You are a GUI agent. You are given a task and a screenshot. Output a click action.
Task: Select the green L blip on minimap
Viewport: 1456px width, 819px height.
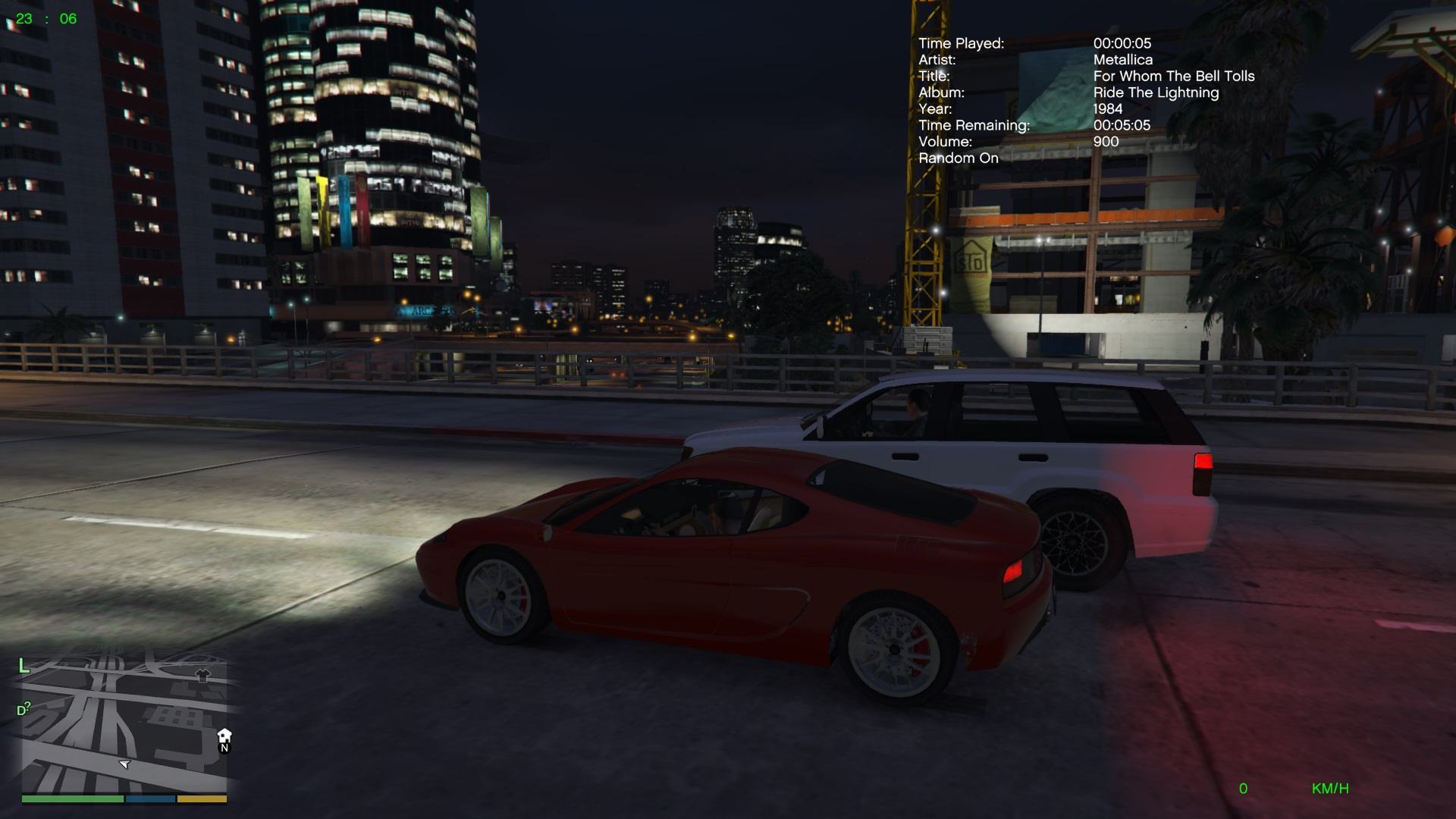tap(24, 666)
